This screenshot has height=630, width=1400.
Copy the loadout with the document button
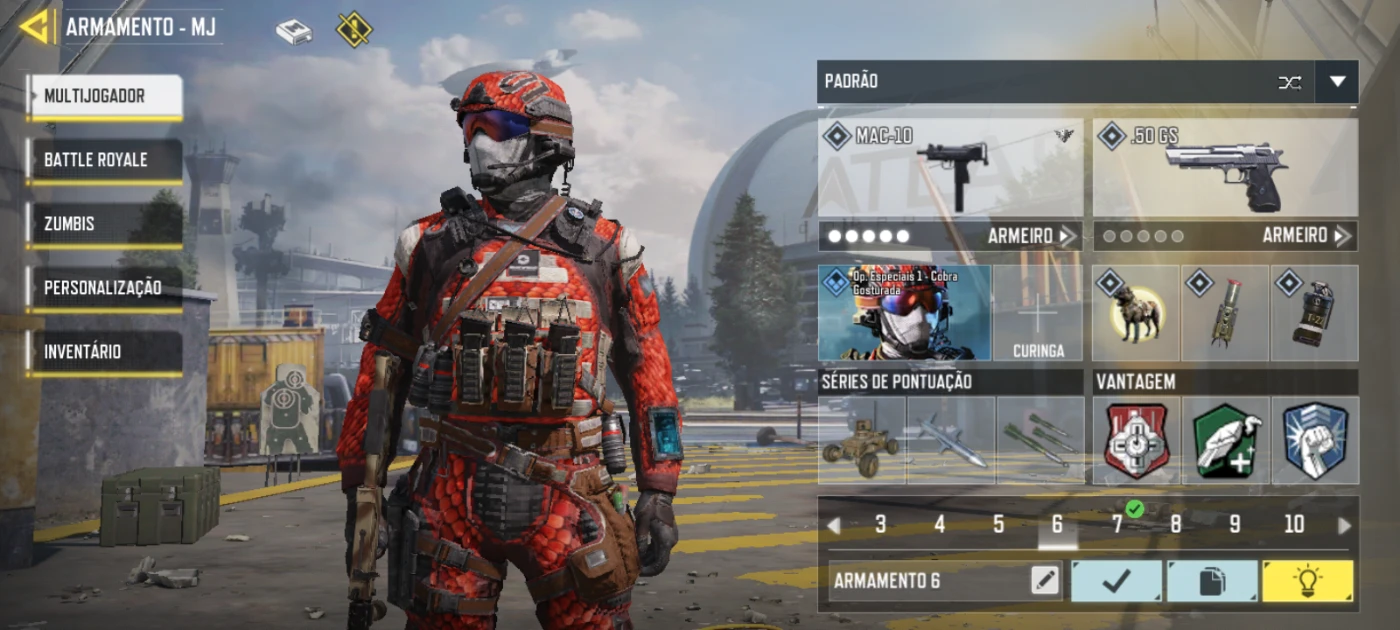(x=1212, y=581)
